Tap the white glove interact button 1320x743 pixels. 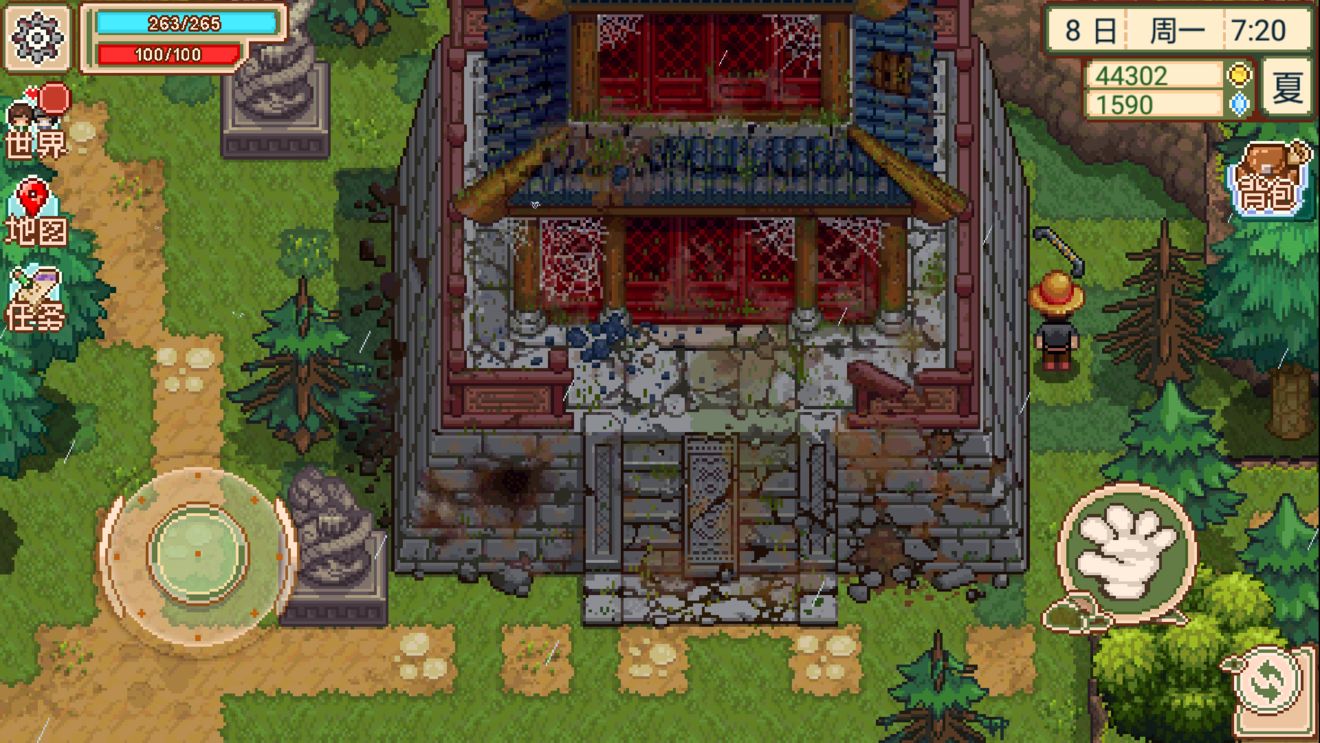pos(1127,551)
